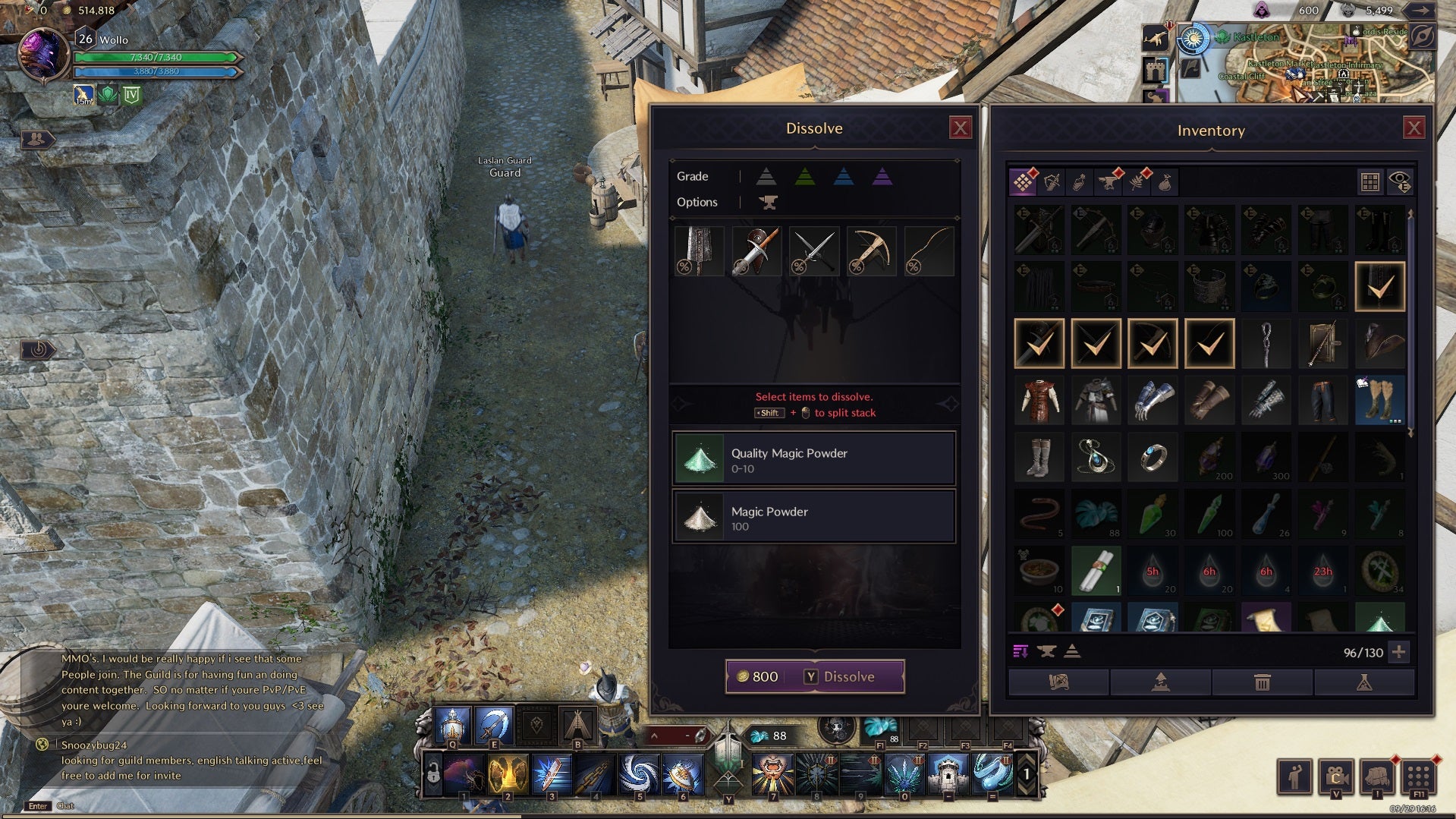Change the inventory grid view layout

(x=1370, y=181)
